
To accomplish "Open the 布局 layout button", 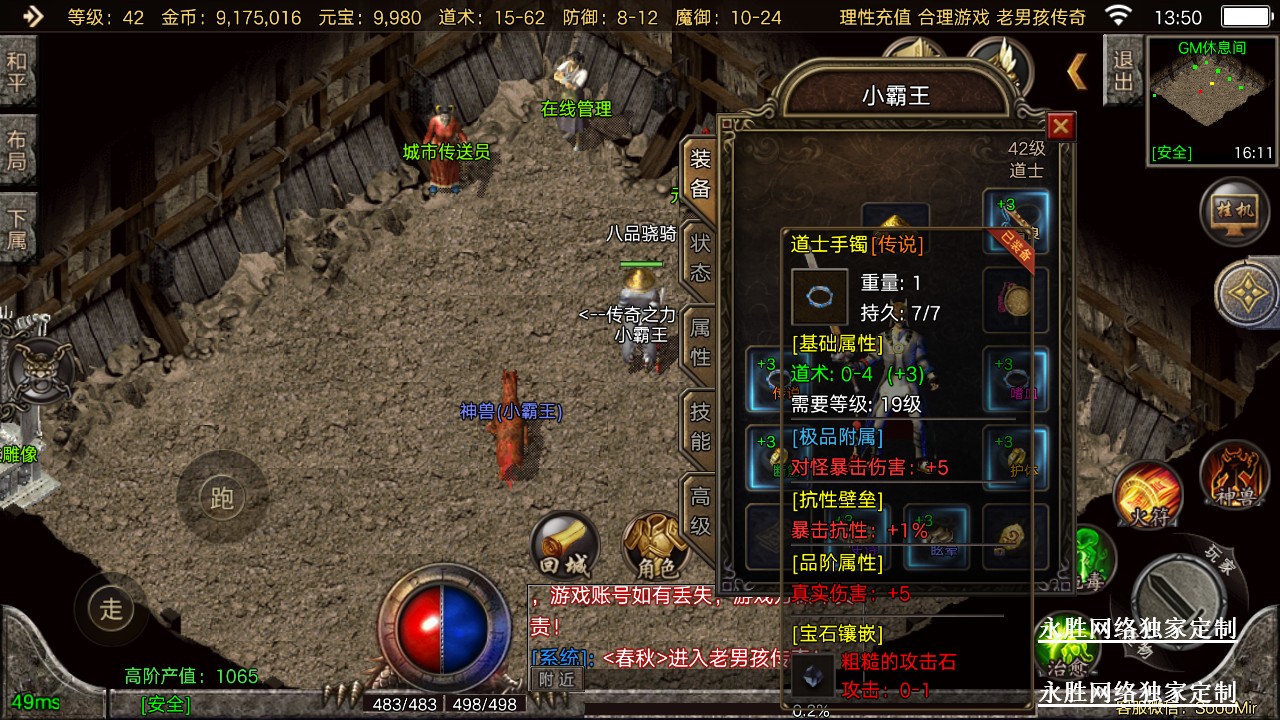I will coord(17,150).
